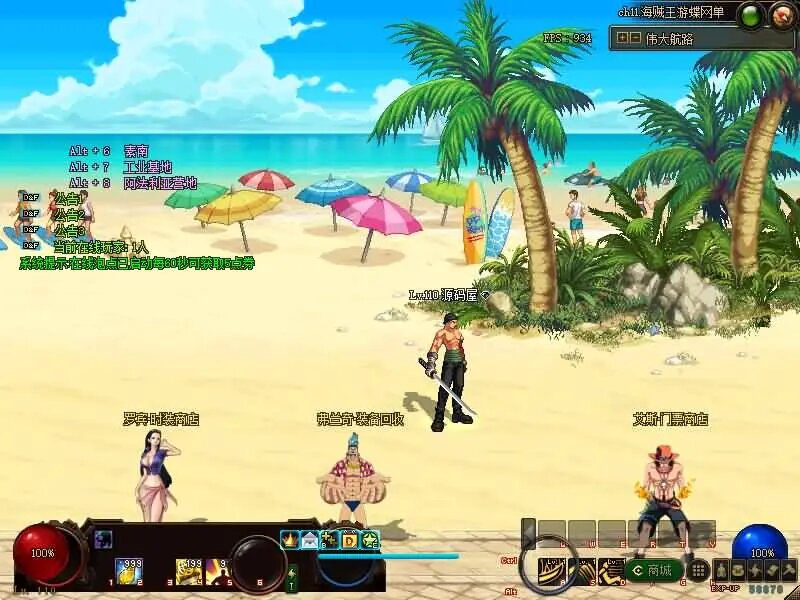Open the crown icon menu
Viewport: 800px width, 600px height.
(289, 540)
